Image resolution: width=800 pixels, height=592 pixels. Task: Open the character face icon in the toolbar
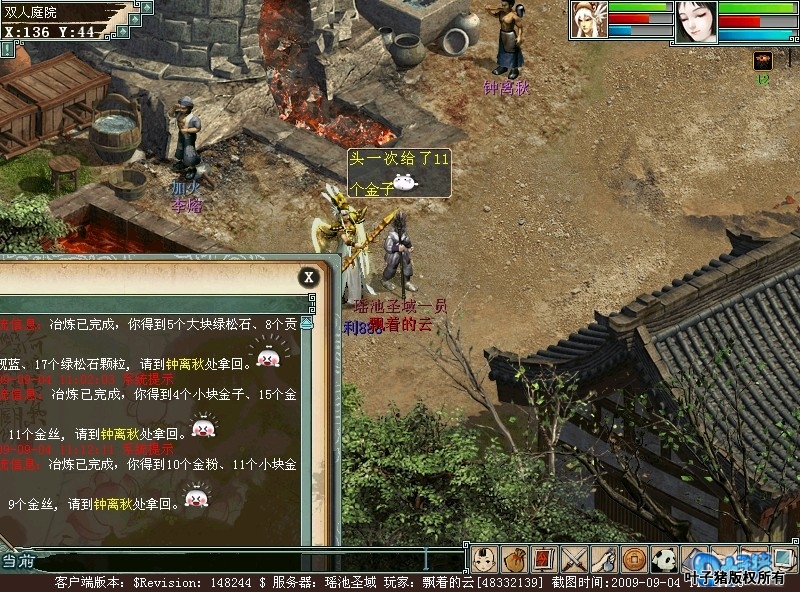(x=485, y=559)
